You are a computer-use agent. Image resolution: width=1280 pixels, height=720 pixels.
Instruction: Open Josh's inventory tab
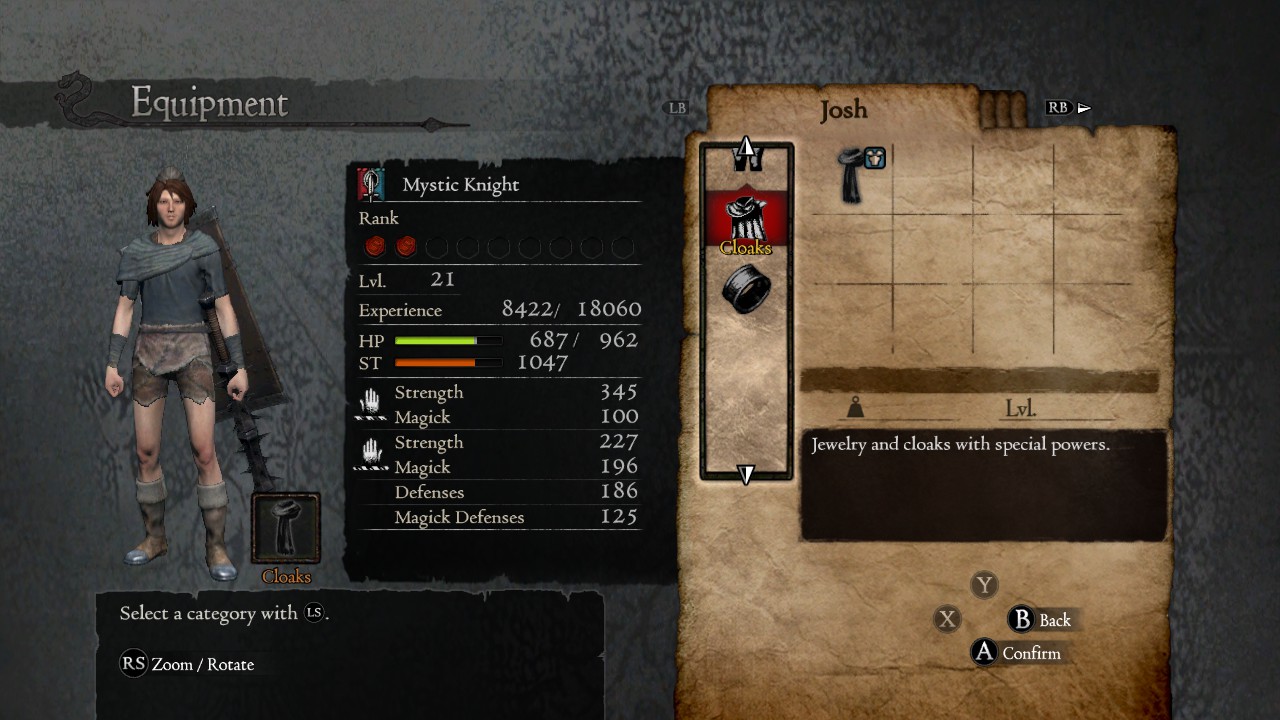point(843,110)
